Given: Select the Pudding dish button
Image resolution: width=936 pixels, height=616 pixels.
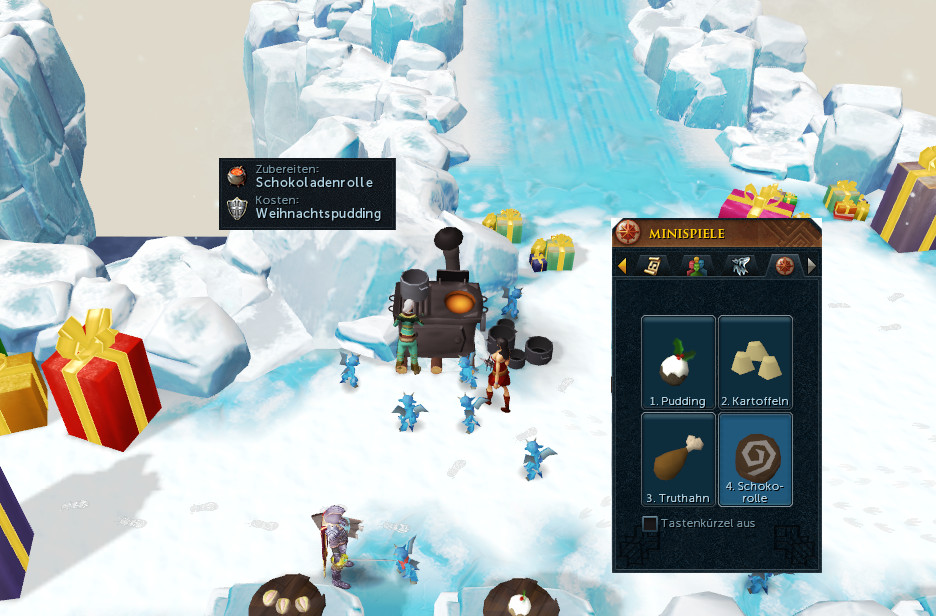Looking at the screenshot, I should click(678, 362).
